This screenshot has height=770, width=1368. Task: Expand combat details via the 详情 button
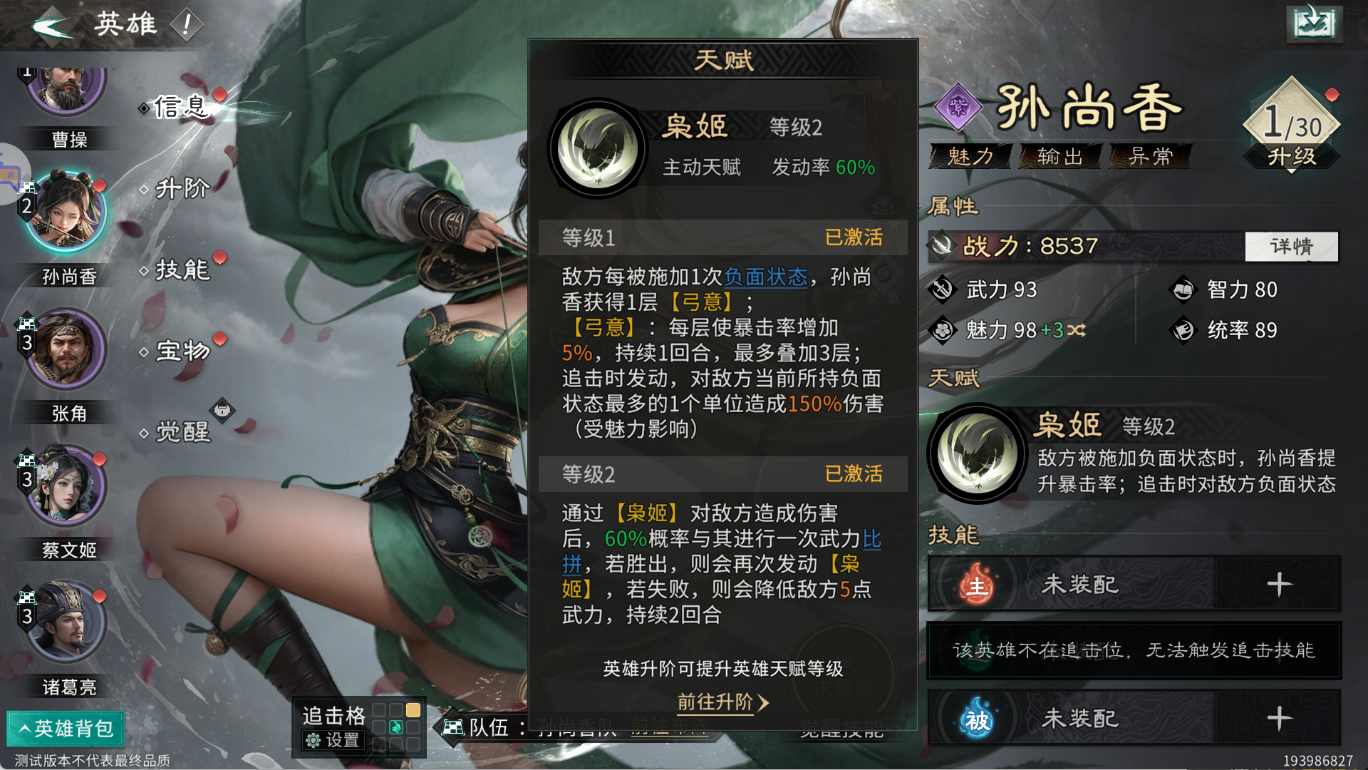(x=1291, y=246)
